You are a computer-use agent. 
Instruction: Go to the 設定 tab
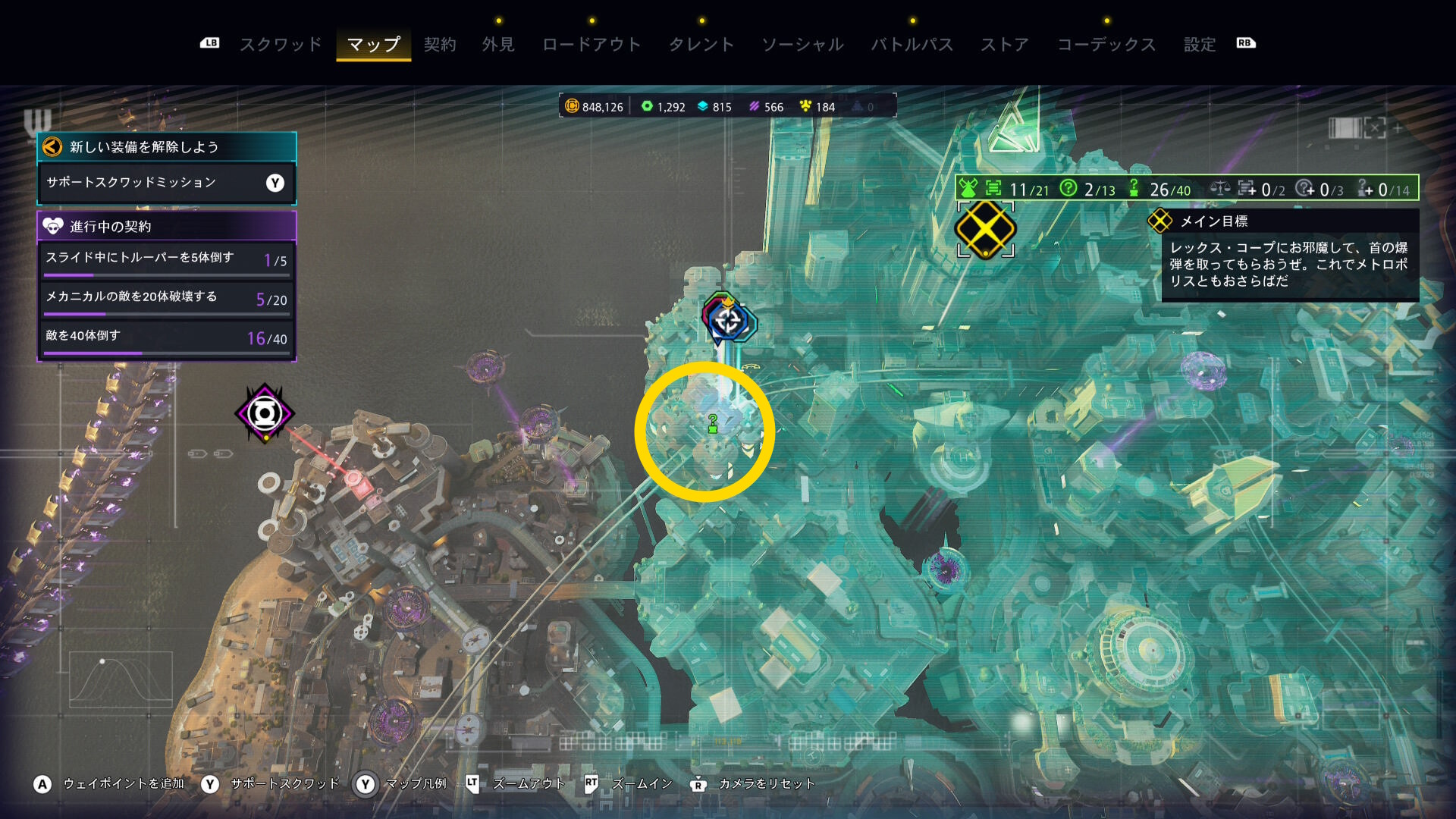1200,45
